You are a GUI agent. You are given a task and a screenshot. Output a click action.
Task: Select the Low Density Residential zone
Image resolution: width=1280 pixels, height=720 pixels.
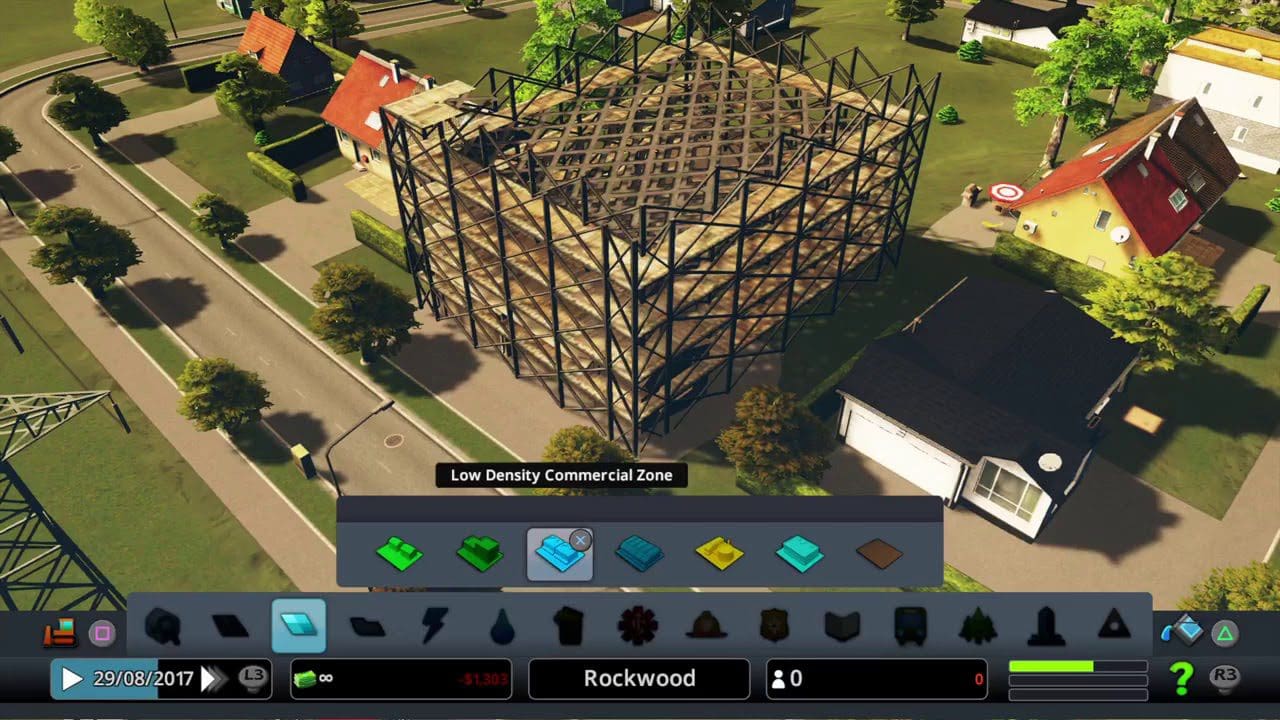(400, 553)
